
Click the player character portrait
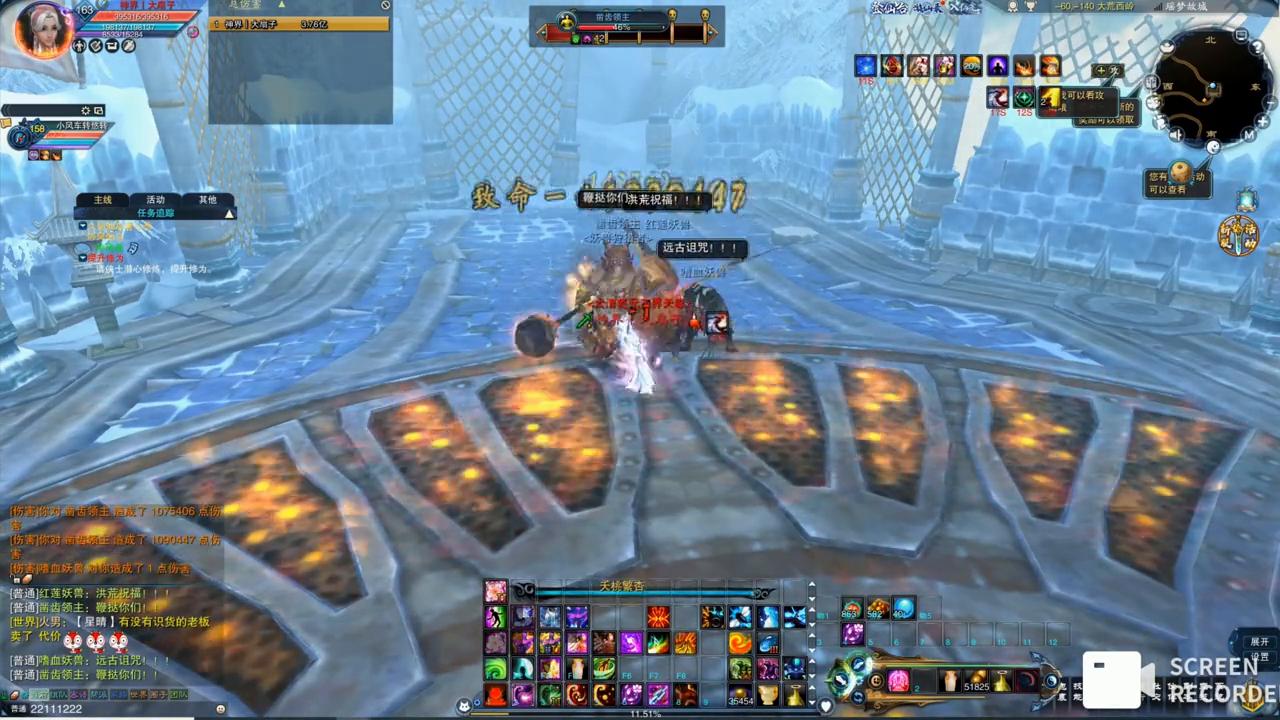click(x=43, y=29)
